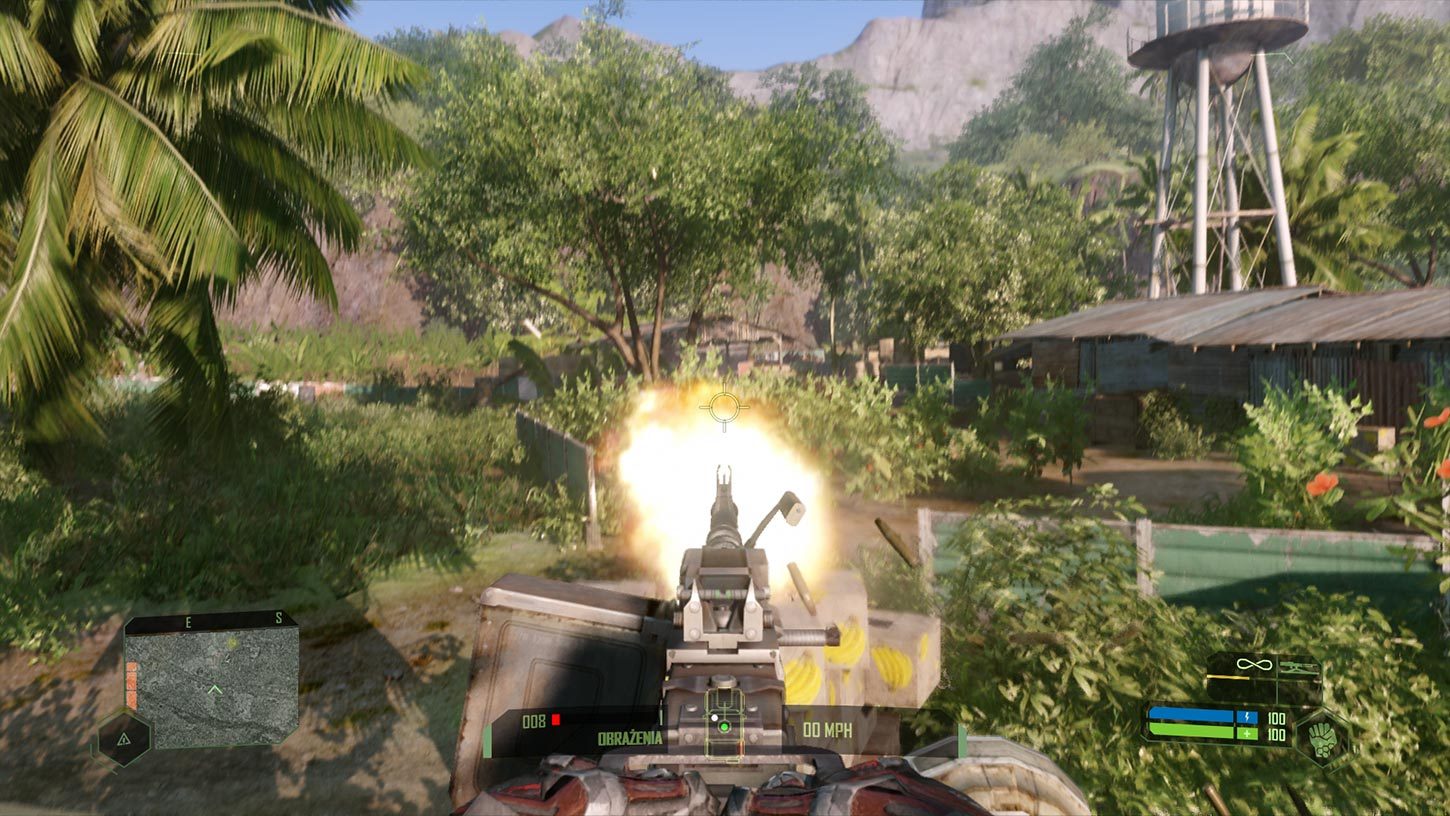Select the S compass heading on the minimap
Image resolution: width=1450 pixels, height=816 pixels.
279,618
